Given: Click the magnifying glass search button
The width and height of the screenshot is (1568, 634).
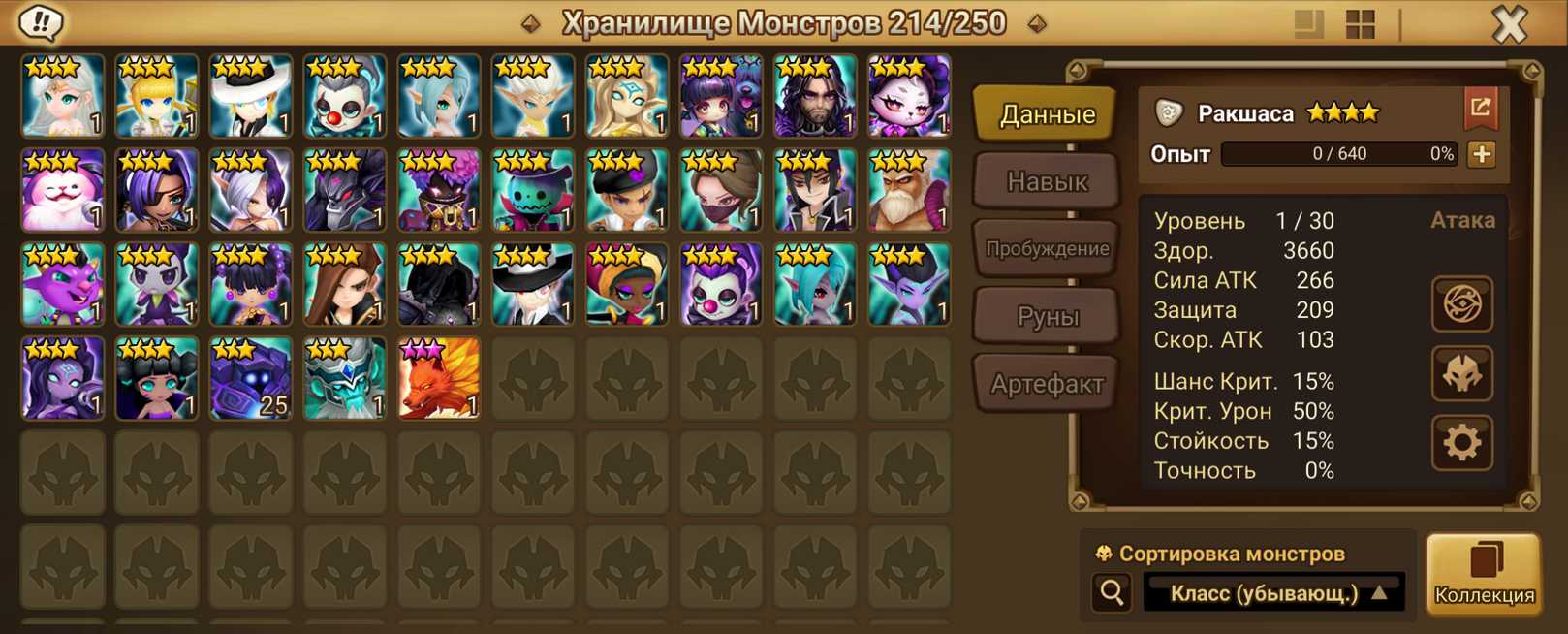Looking at the screenshot, I should 1112,592.
